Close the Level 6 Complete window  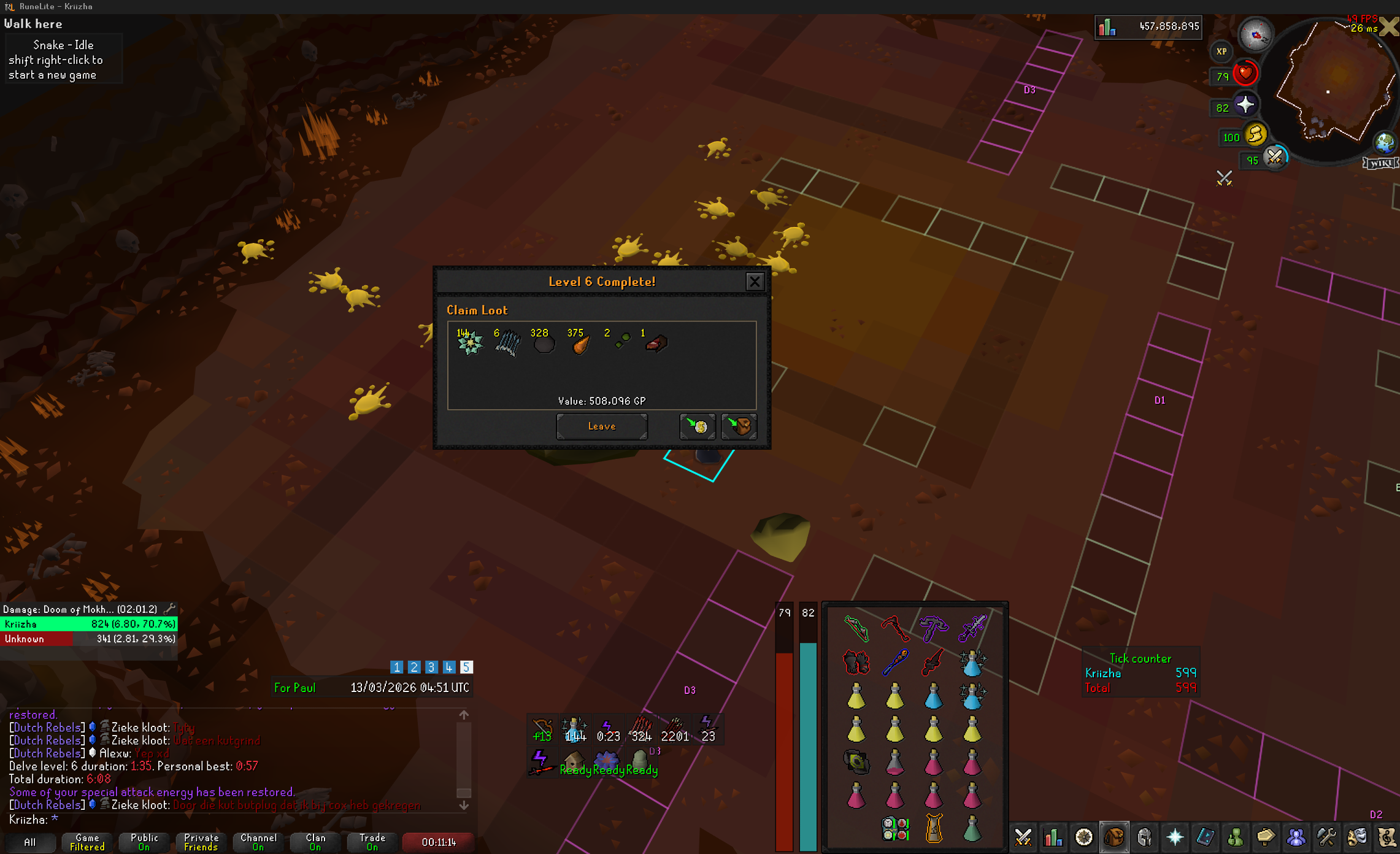click(755, 282)
